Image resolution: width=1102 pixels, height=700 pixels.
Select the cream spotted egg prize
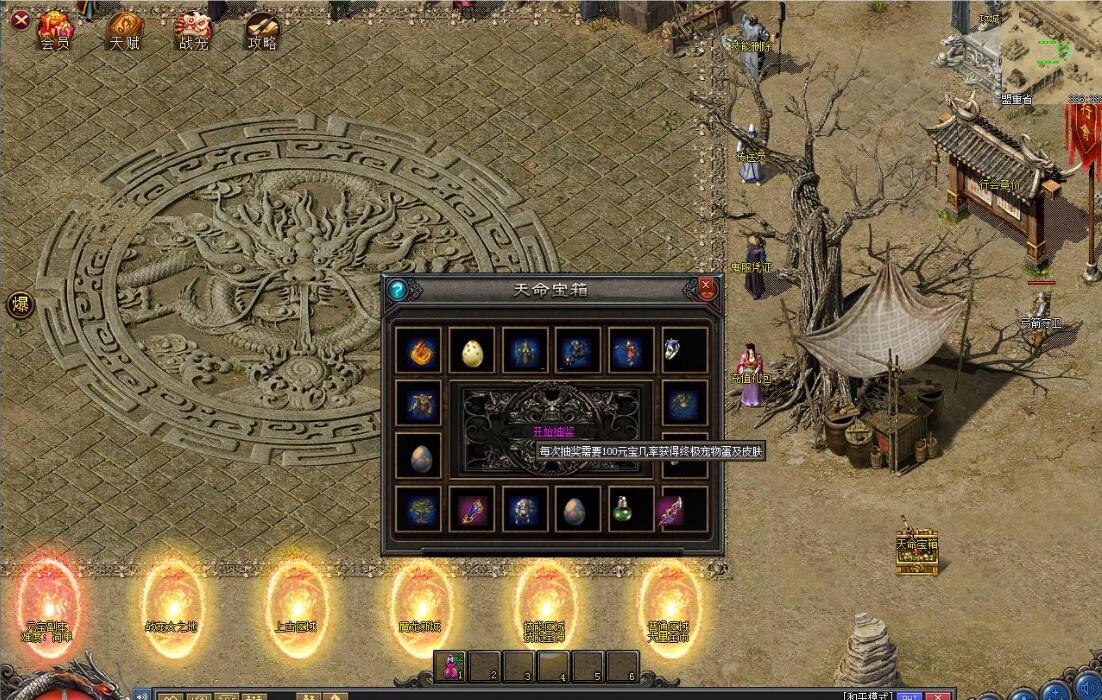click(x=472, y=351)
